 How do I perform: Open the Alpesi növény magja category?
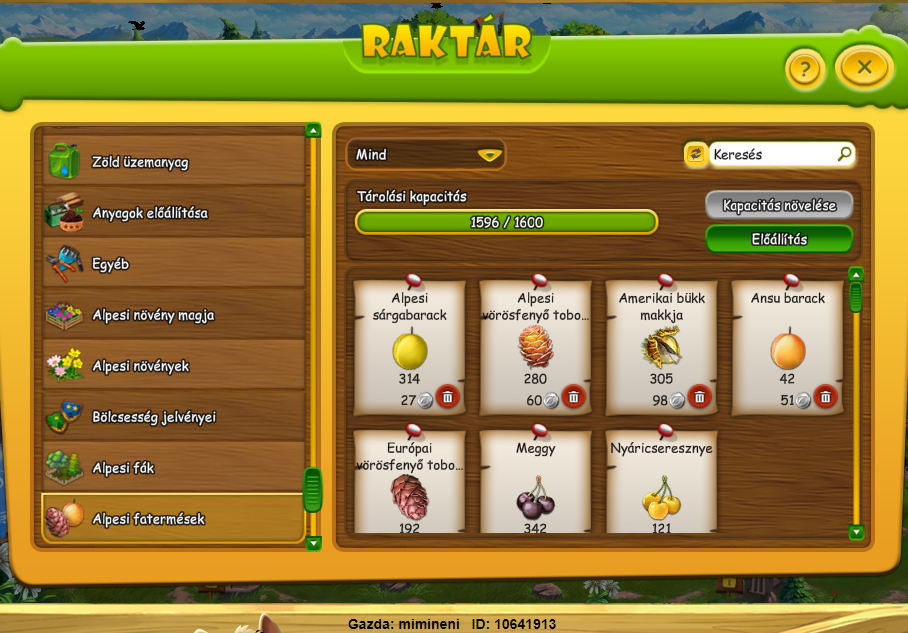(174, 315)
